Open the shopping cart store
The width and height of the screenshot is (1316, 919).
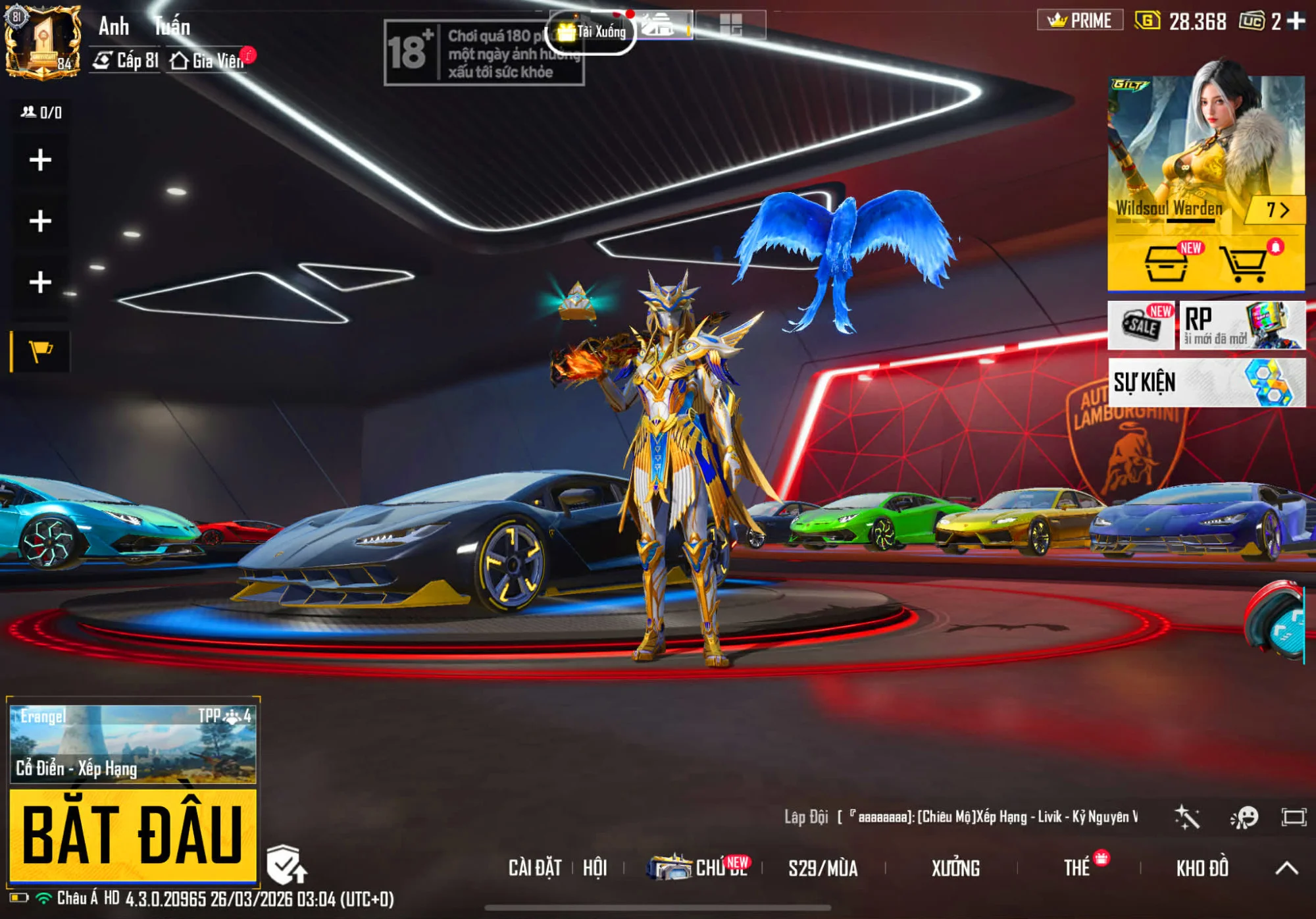pyautogui.click(x=1244, y=263)
